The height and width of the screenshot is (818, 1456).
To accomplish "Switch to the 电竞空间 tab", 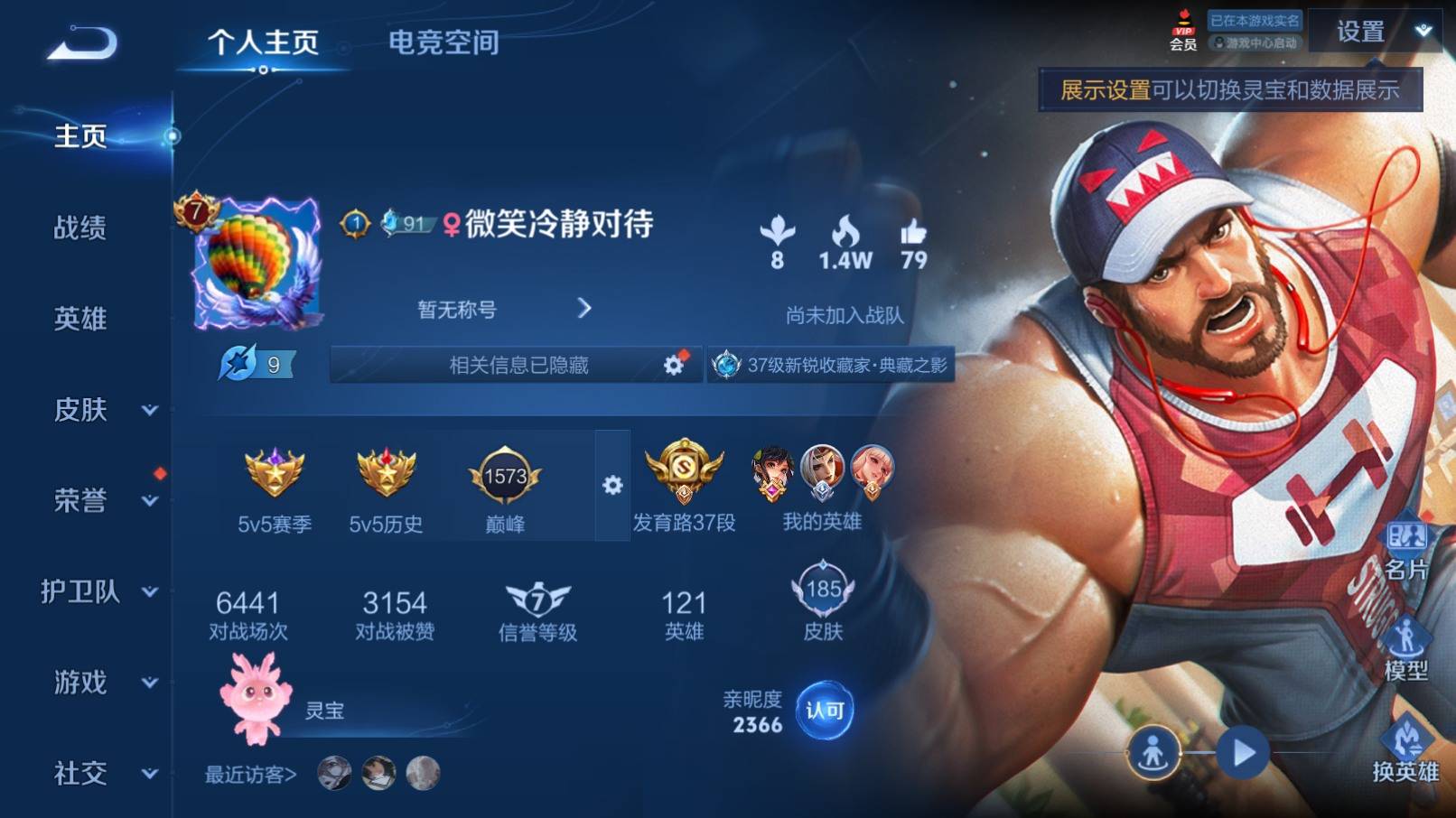I will point(443,42).
